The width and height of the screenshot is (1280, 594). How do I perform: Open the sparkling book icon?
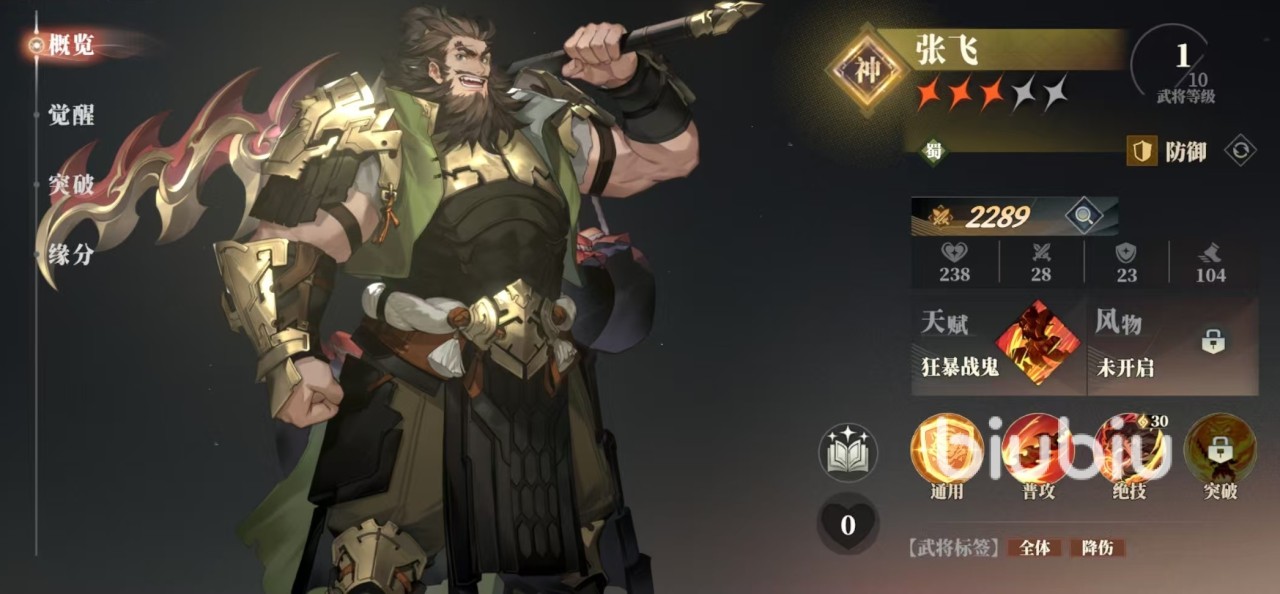click(847, 452)
